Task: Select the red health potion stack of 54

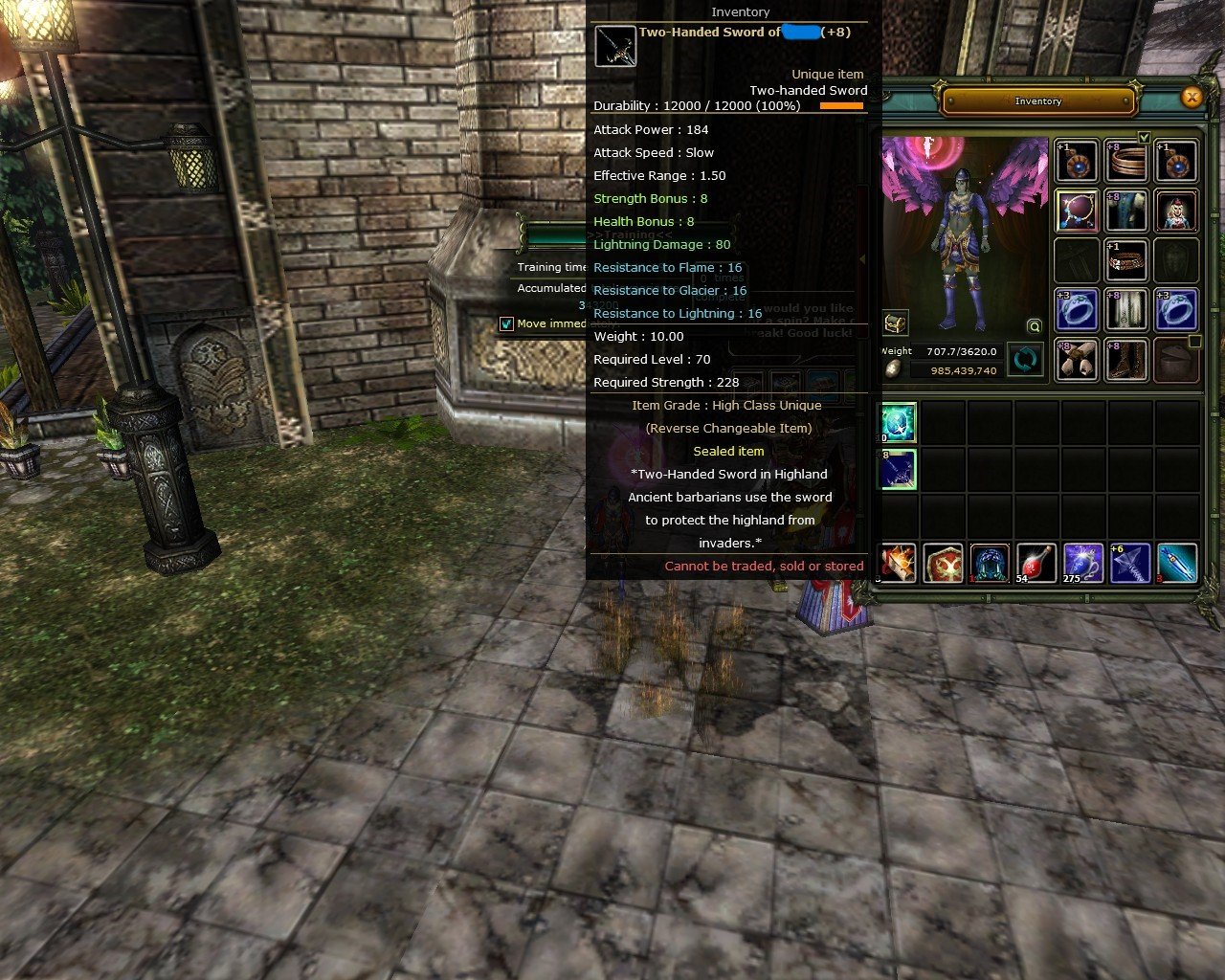Action: (1036, 564)
